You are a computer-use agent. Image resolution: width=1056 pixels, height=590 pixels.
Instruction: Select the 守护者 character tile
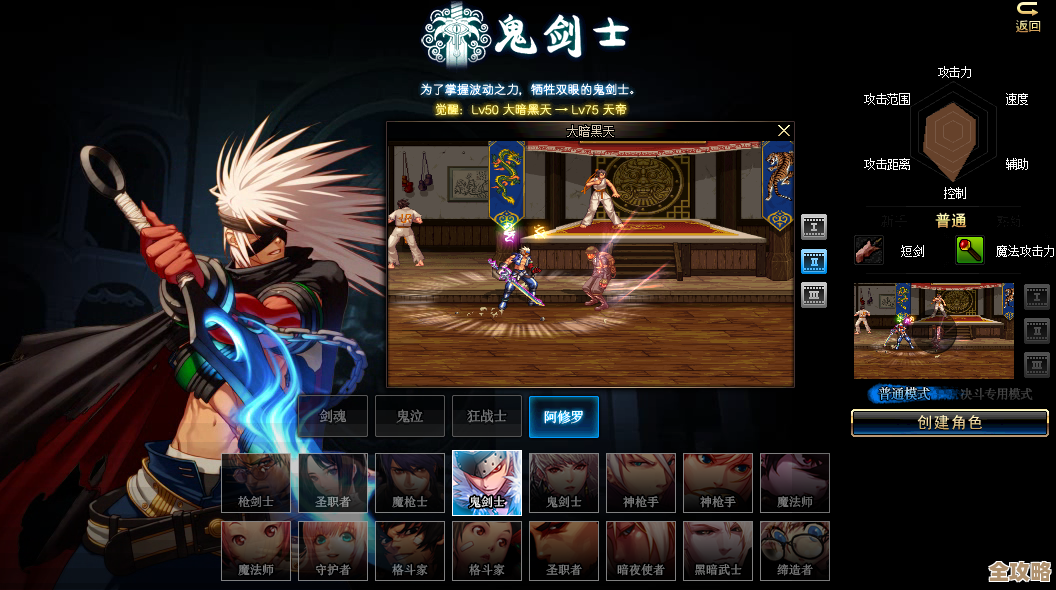coord(333,551)
